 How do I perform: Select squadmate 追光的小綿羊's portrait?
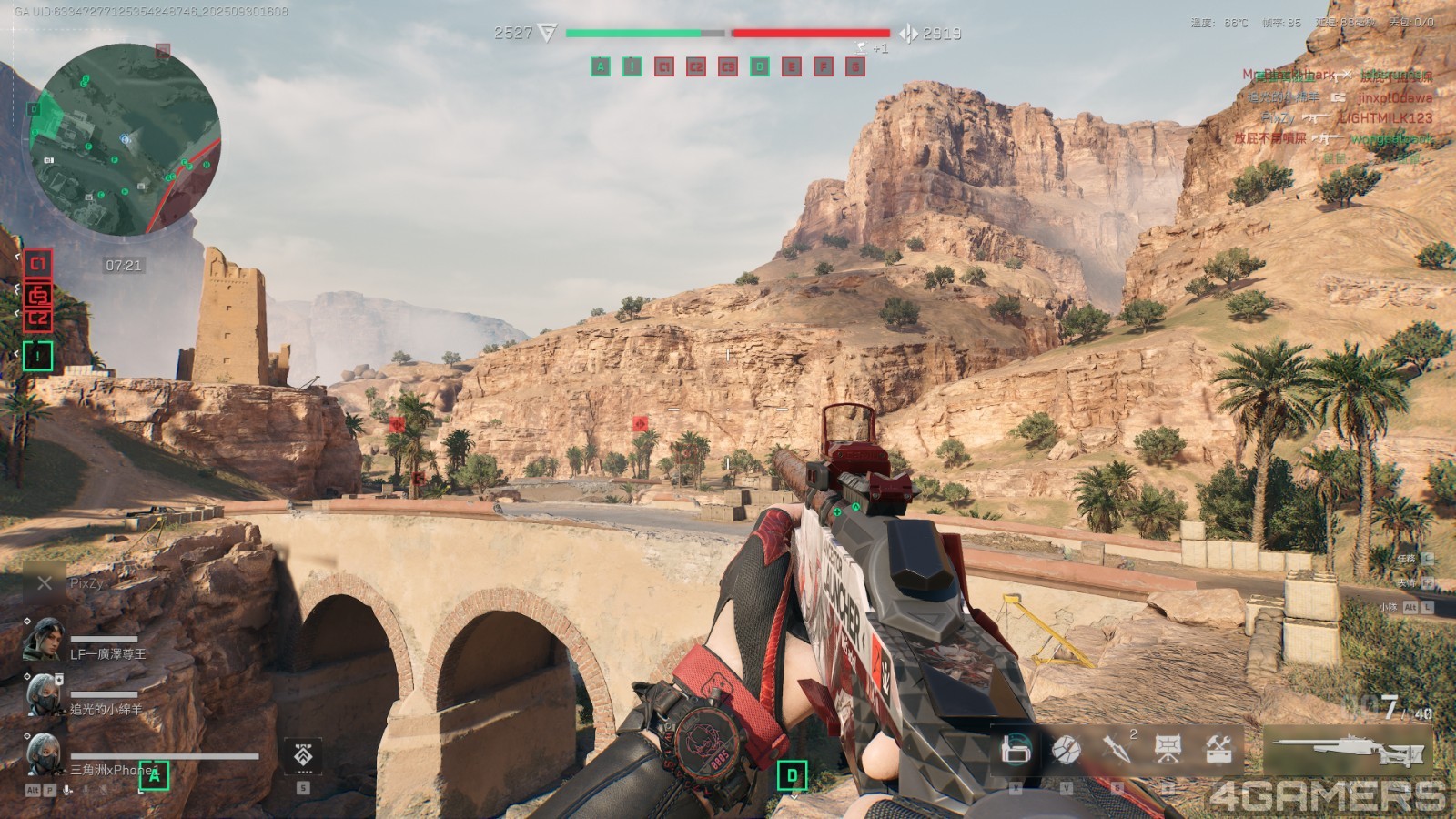coord(43,696)
